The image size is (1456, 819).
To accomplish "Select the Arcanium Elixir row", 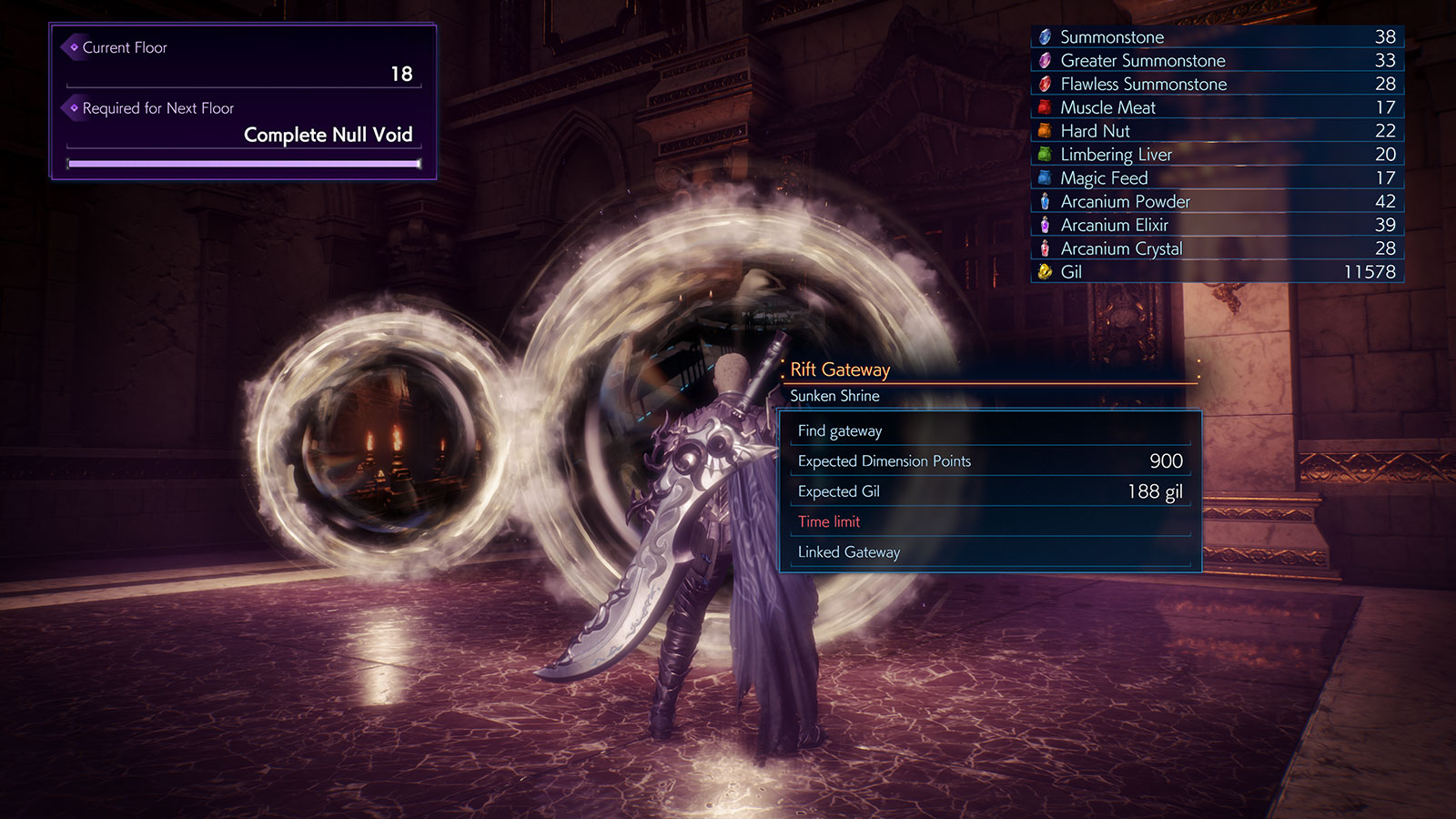I will pyautogui.click(x=1217, y=225).
